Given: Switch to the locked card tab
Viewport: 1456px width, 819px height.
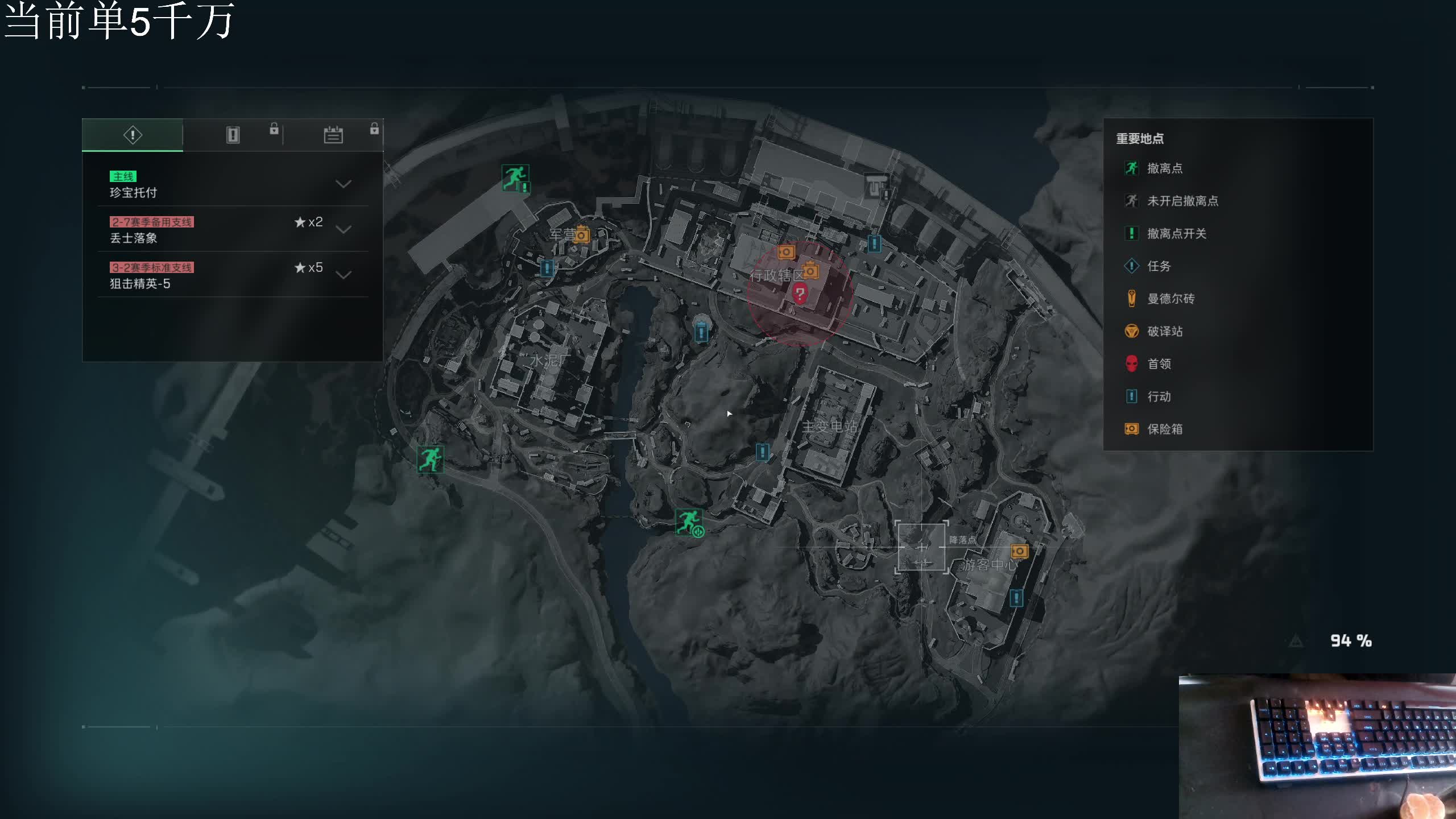Looking at the screenshot, I should point(233,135).
